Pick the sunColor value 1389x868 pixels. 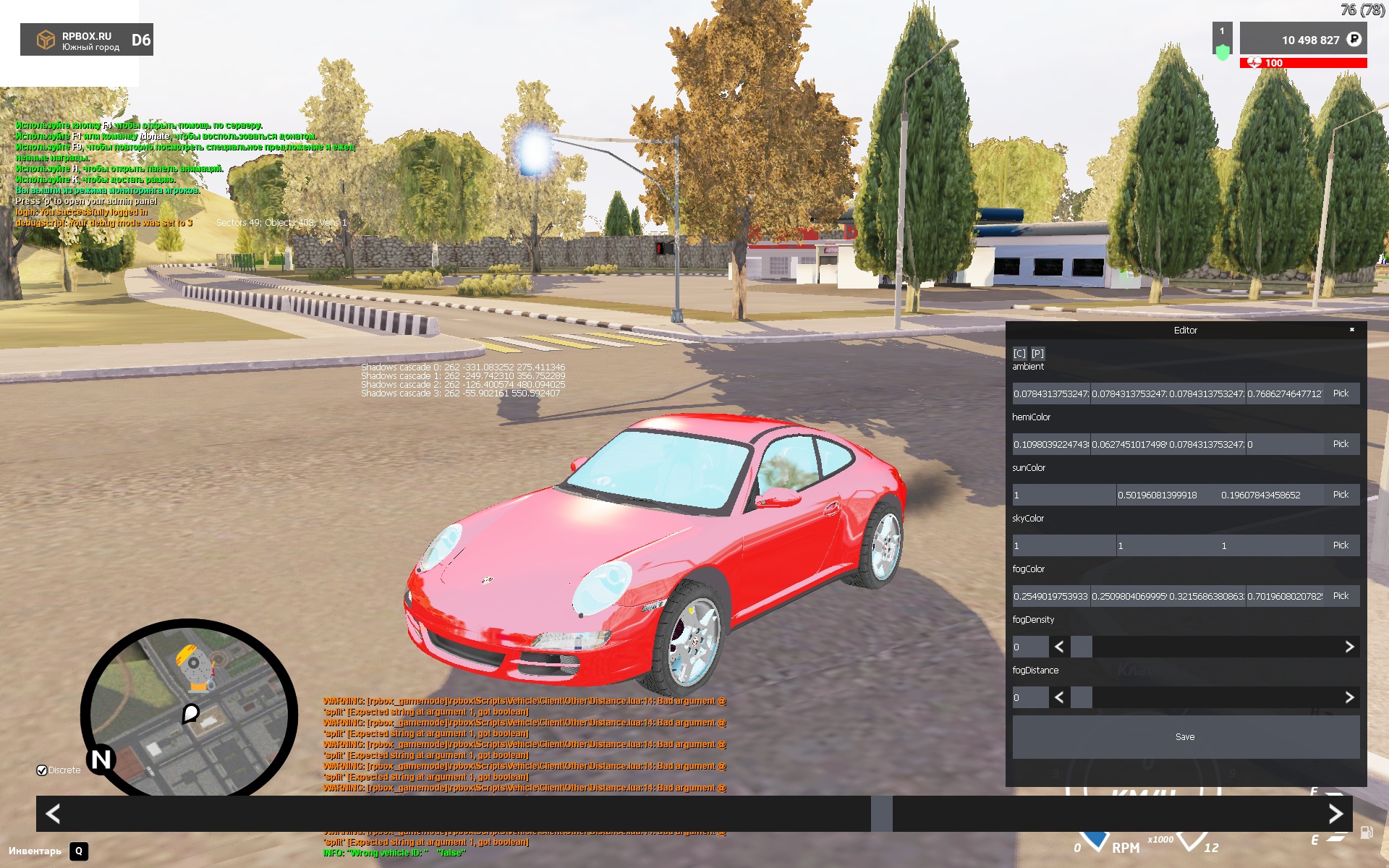[1341, 495]
